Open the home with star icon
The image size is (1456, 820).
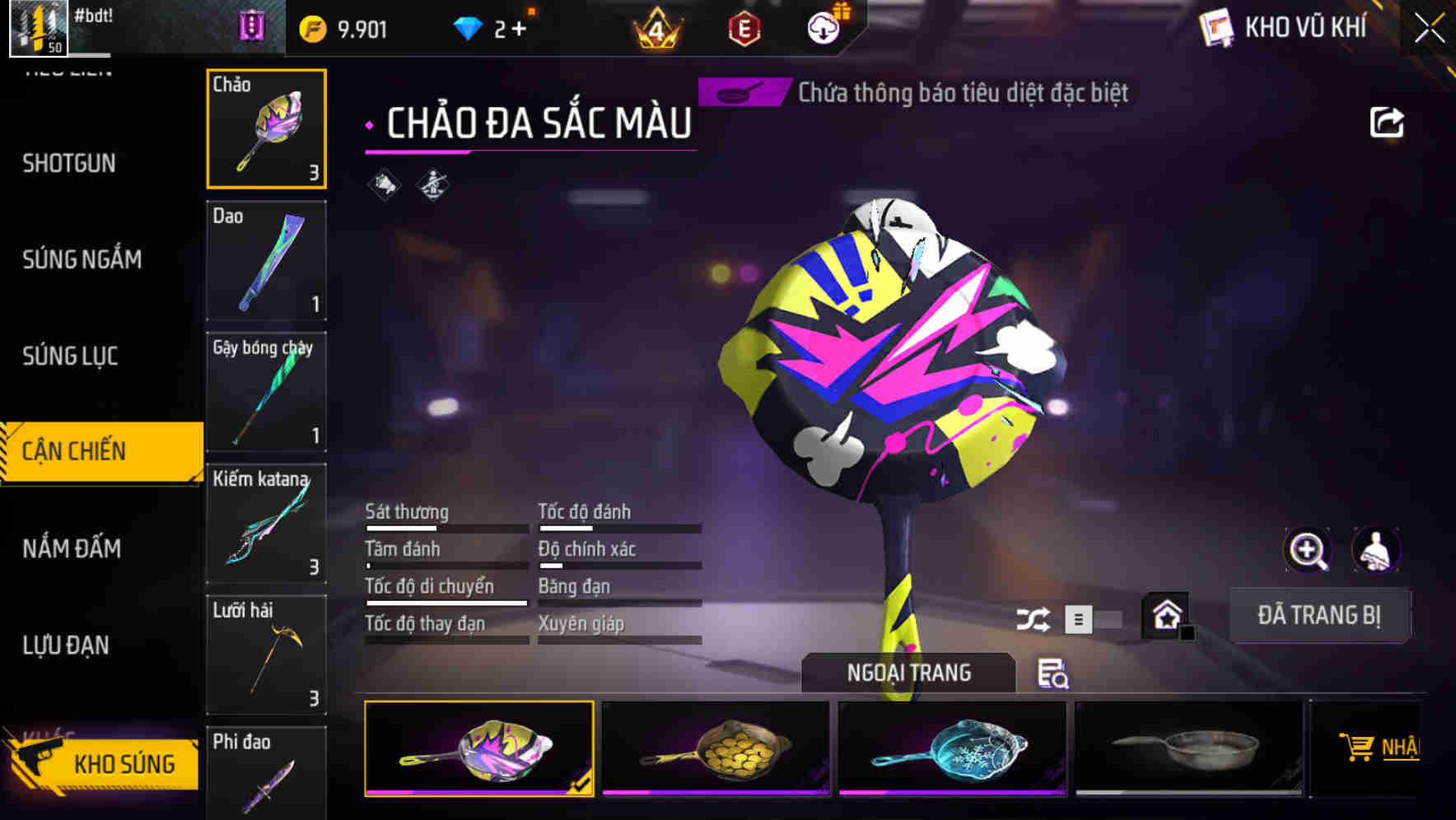click(1164, 614)
